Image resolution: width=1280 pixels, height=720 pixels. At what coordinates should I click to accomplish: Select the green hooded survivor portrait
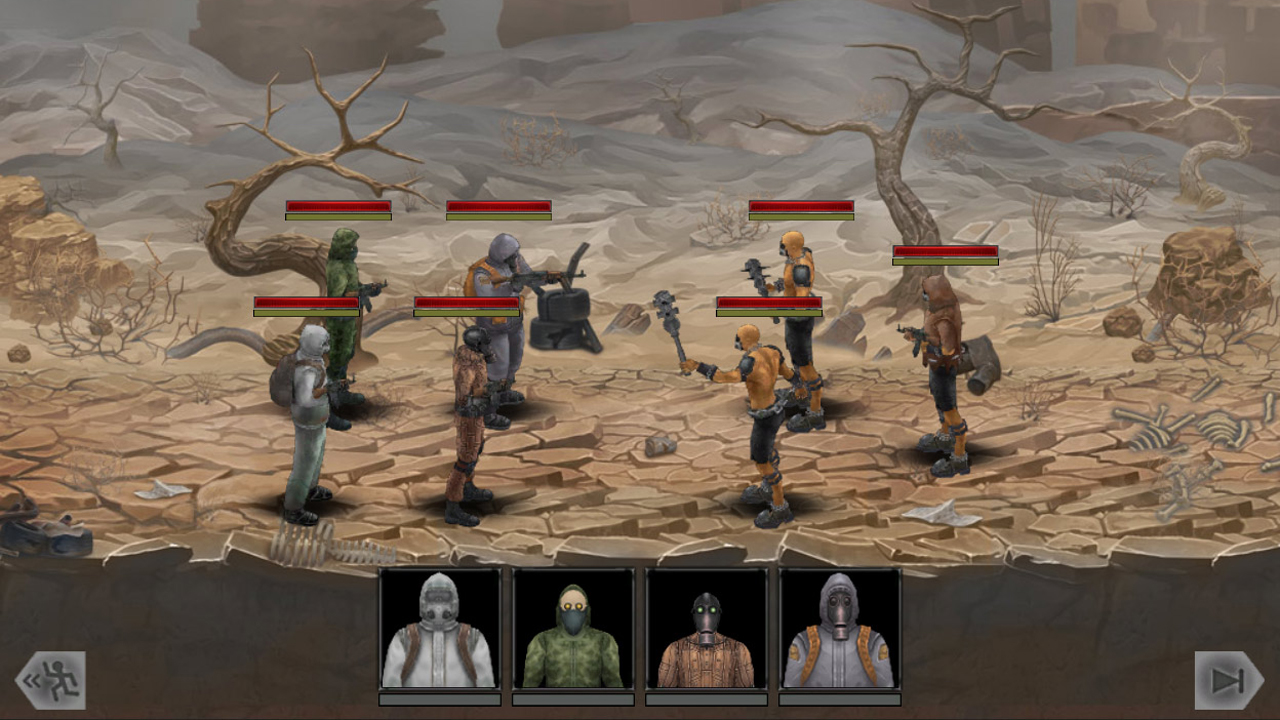tap(572, 630)
